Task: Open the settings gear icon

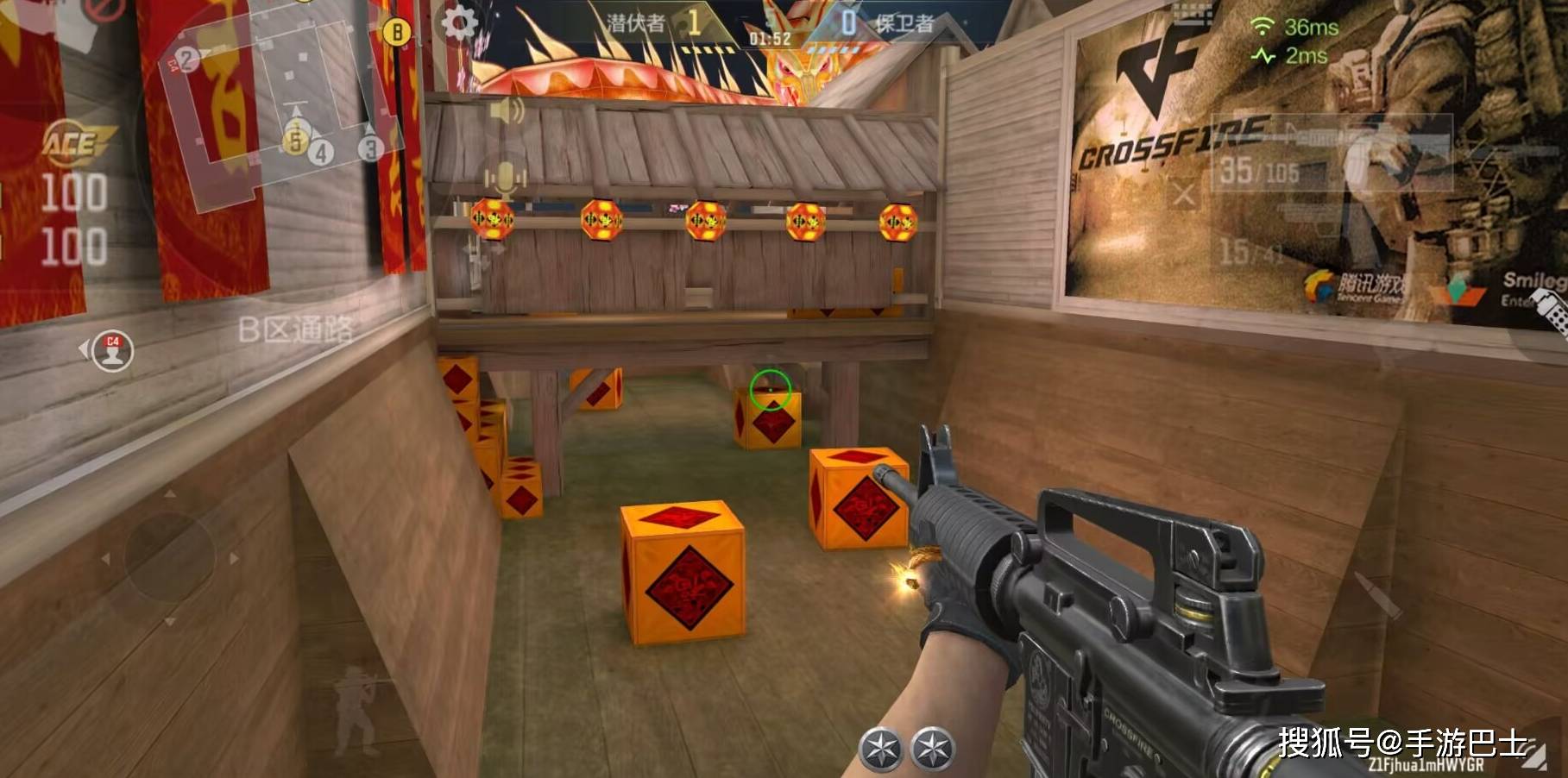Action: [459, 23]
